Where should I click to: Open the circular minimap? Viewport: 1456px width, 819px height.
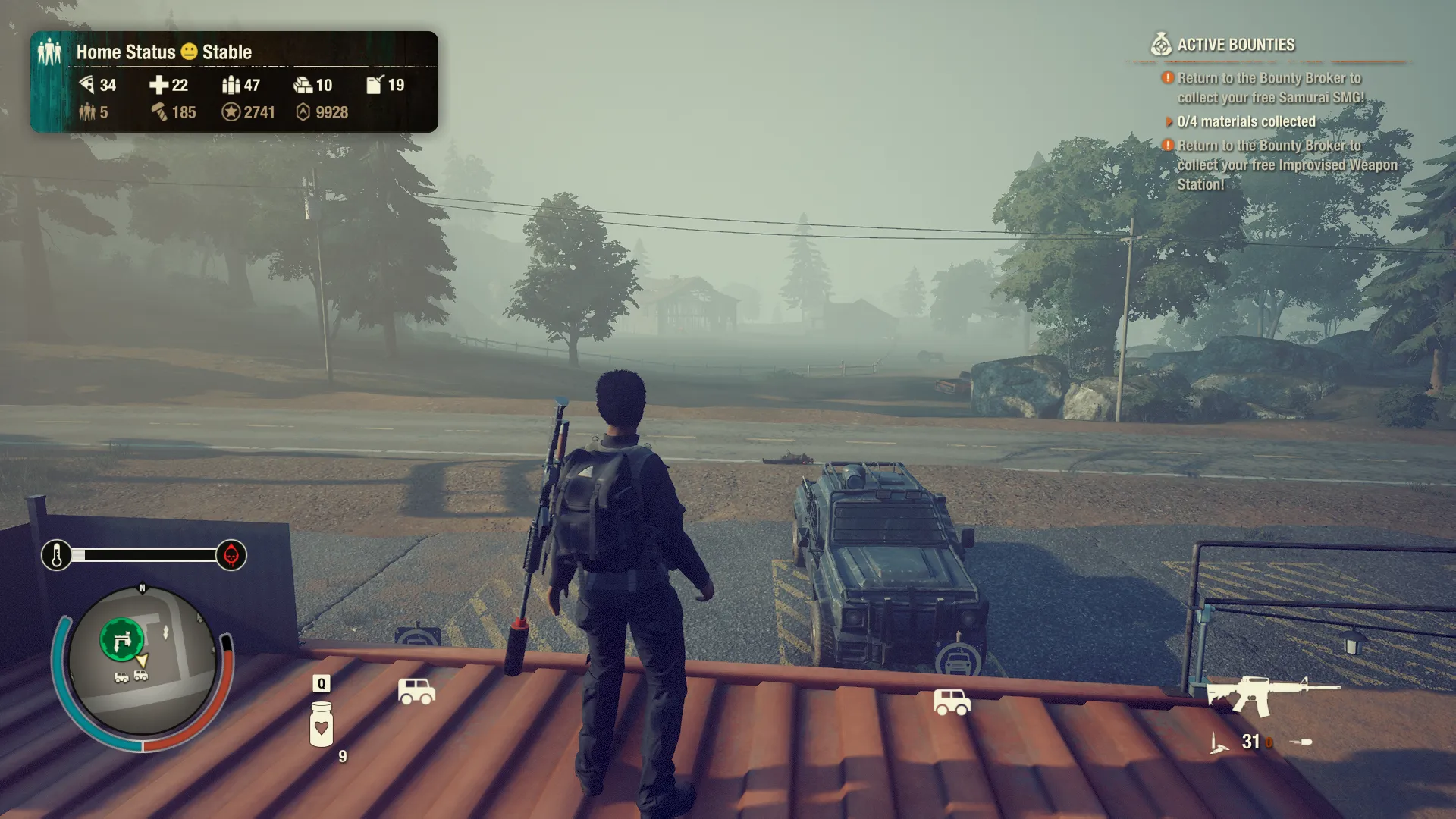(x=143, y=661)
